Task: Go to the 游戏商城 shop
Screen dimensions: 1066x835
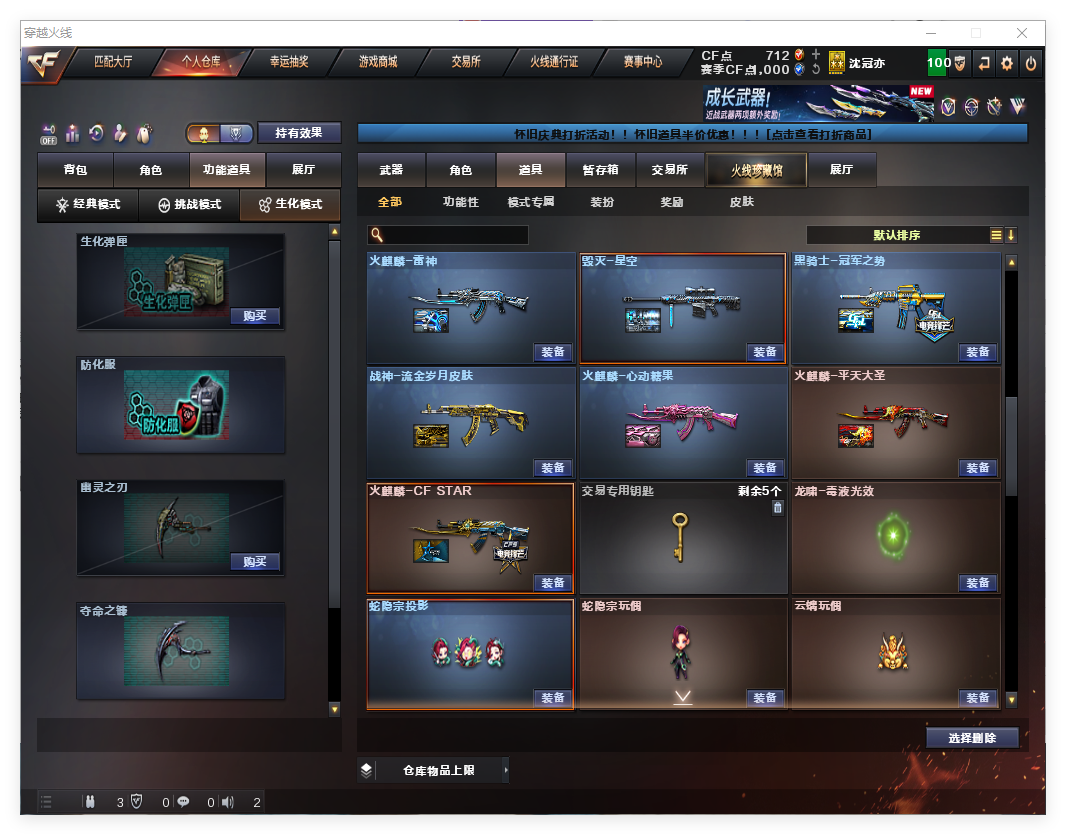Action: pos(377,62)
